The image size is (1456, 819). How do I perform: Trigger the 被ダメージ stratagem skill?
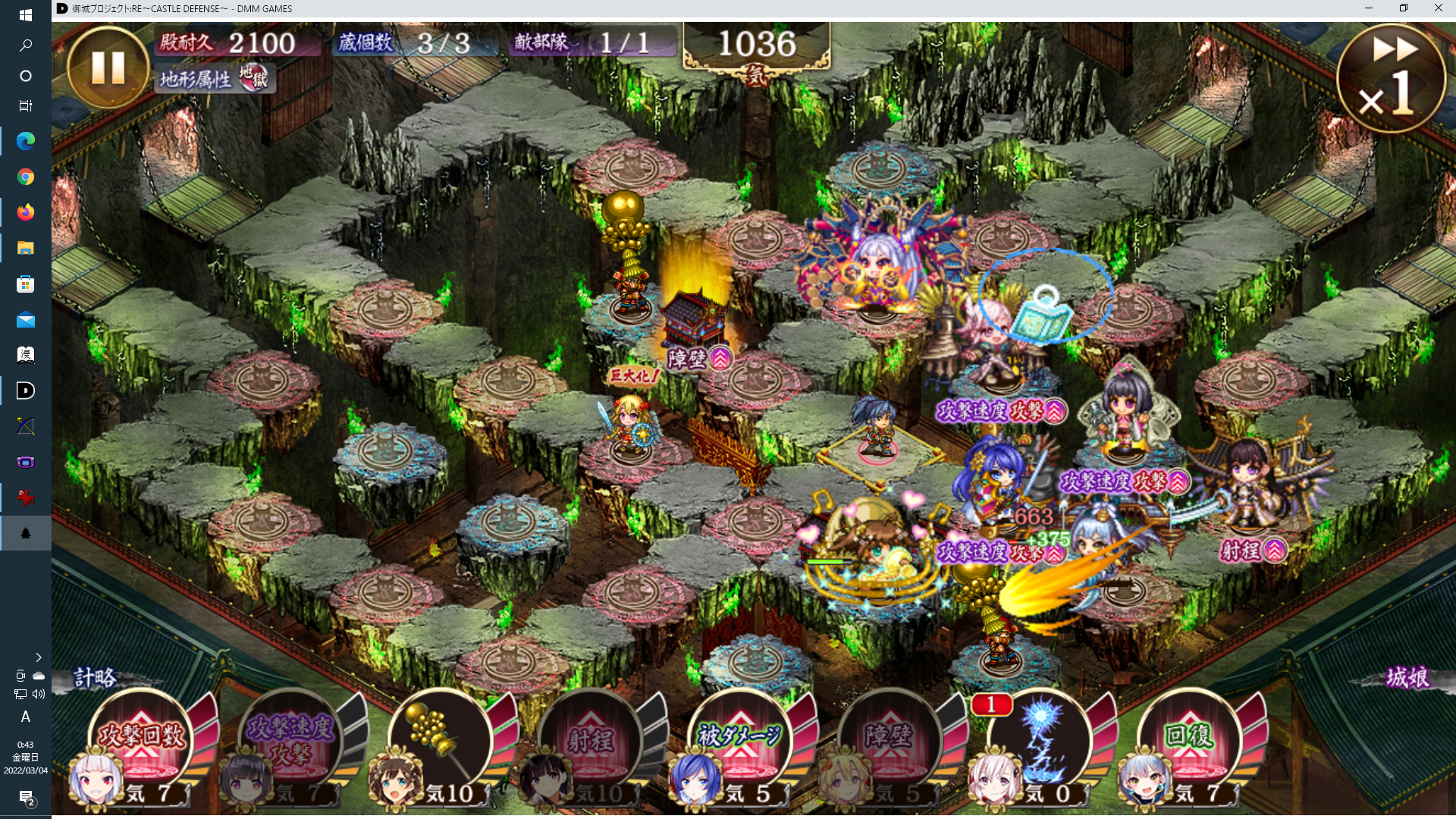click(x=739, y=739)
